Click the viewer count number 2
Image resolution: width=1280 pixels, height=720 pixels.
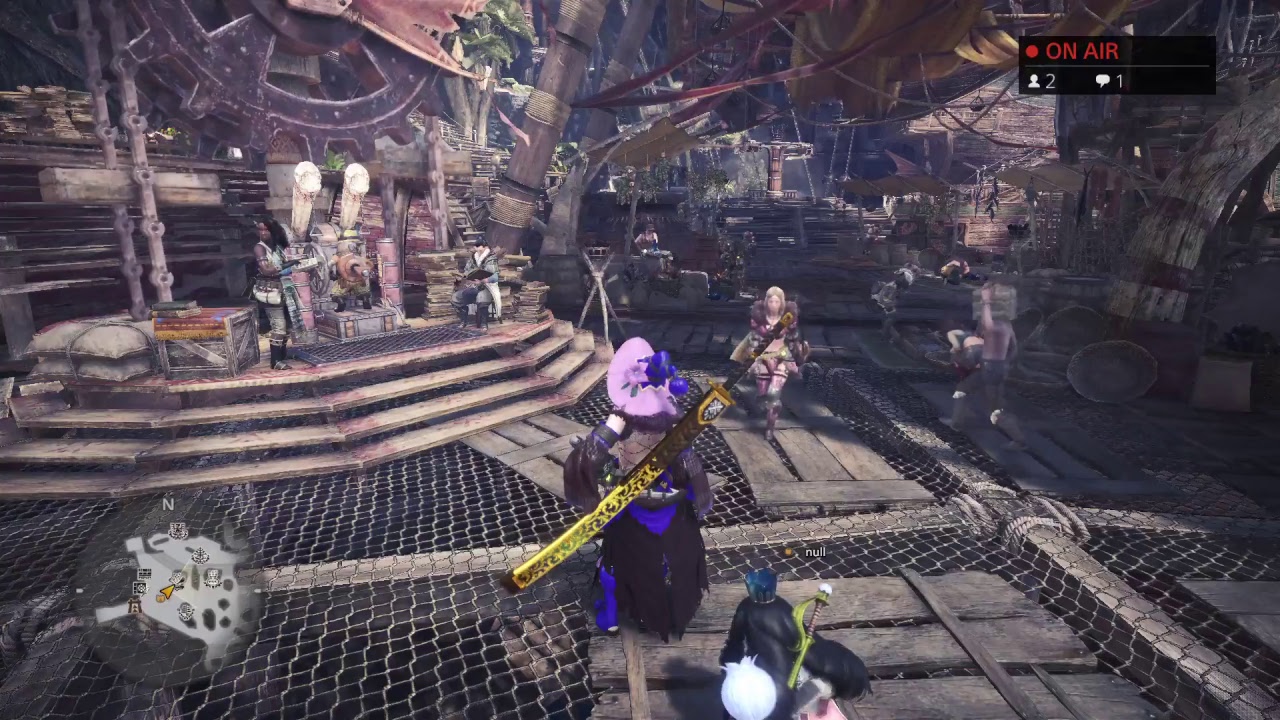coord(1049,83)
